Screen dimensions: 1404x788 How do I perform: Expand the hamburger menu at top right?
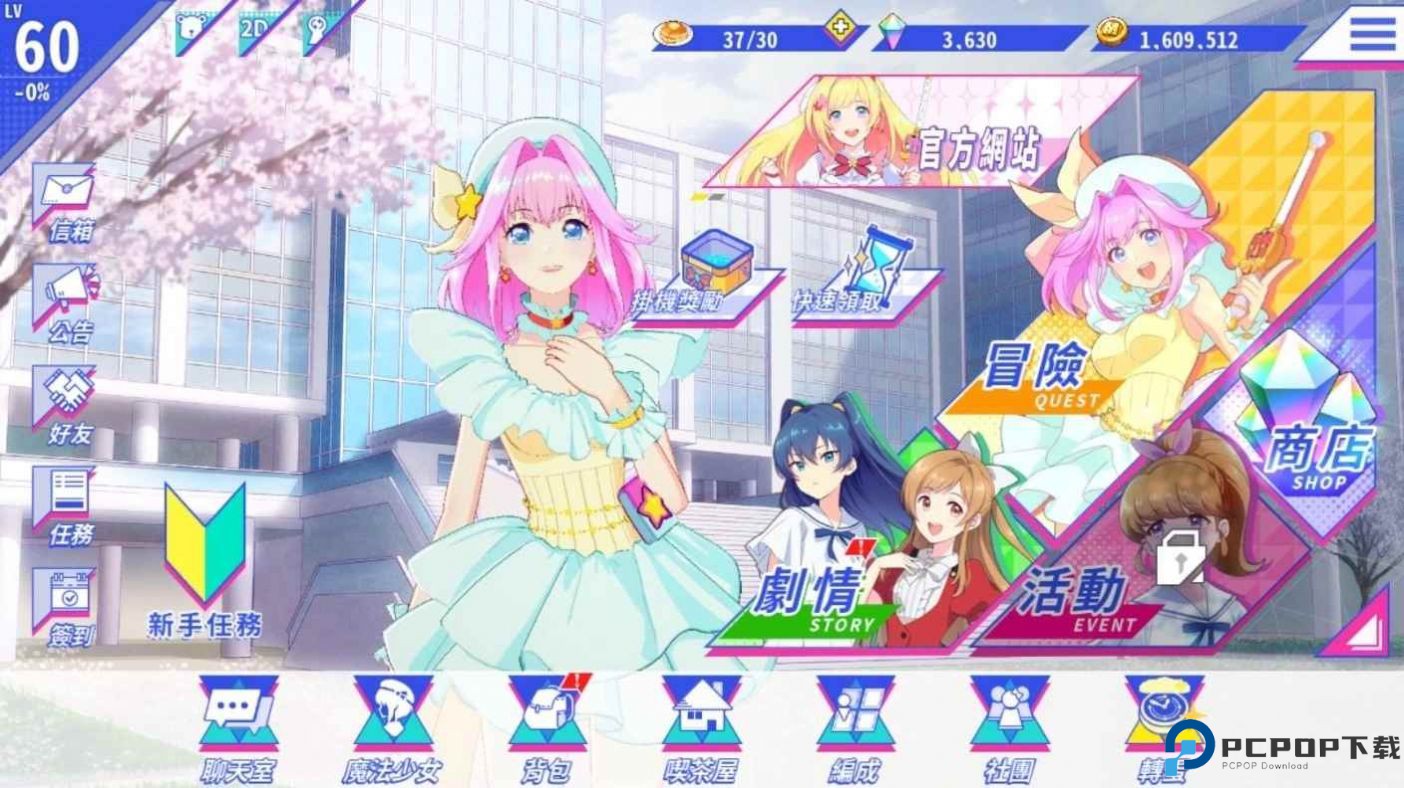1373,32
